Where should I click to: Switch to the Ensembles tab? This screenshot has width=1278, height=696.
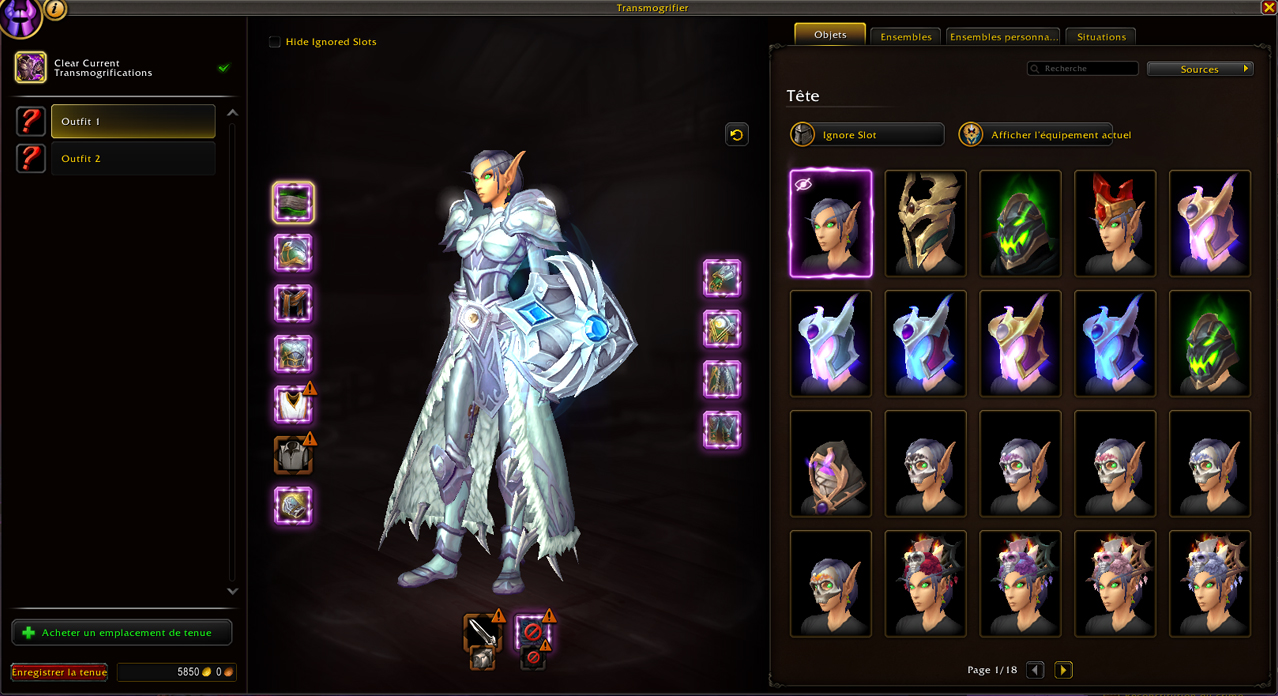click(905, 37)
